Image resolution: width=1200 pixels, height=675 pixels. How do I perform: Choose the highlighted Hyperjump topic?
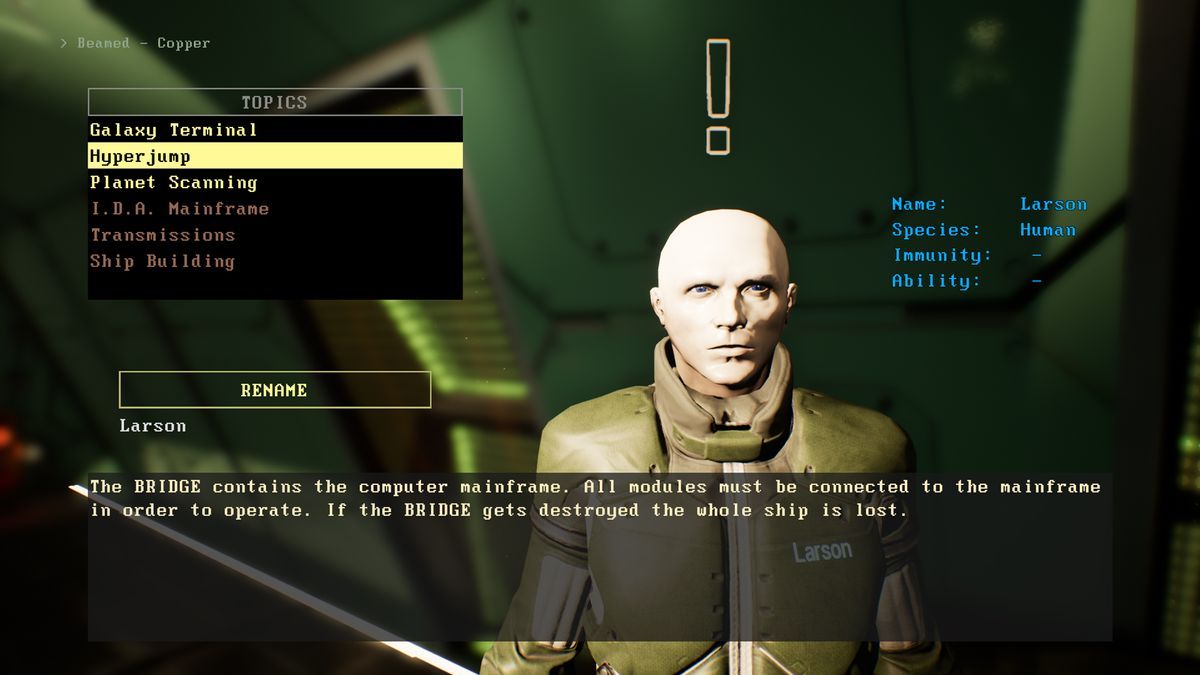point(140,156)
